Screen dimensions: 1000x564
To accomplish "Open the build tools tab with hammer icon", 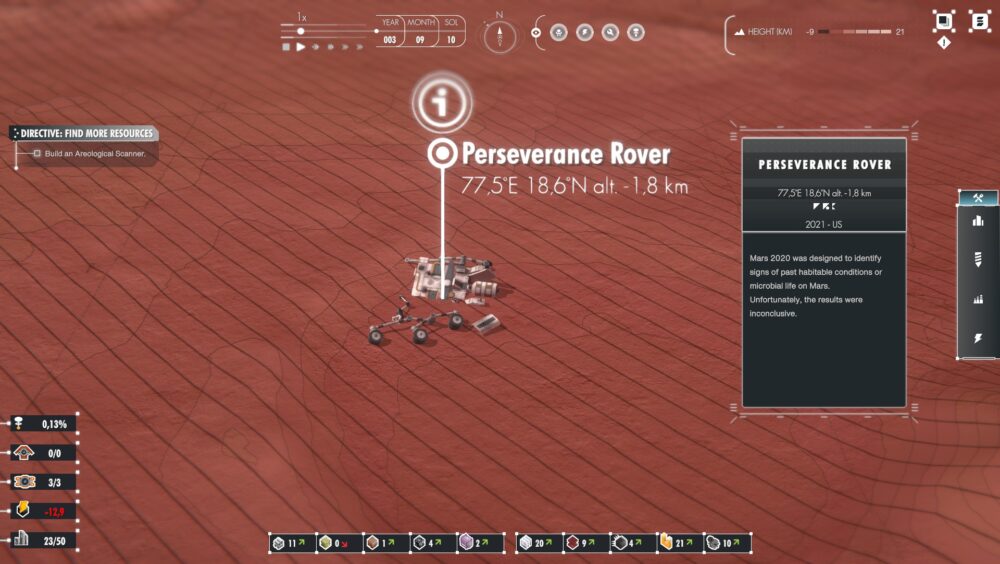I will pos(978,197).
